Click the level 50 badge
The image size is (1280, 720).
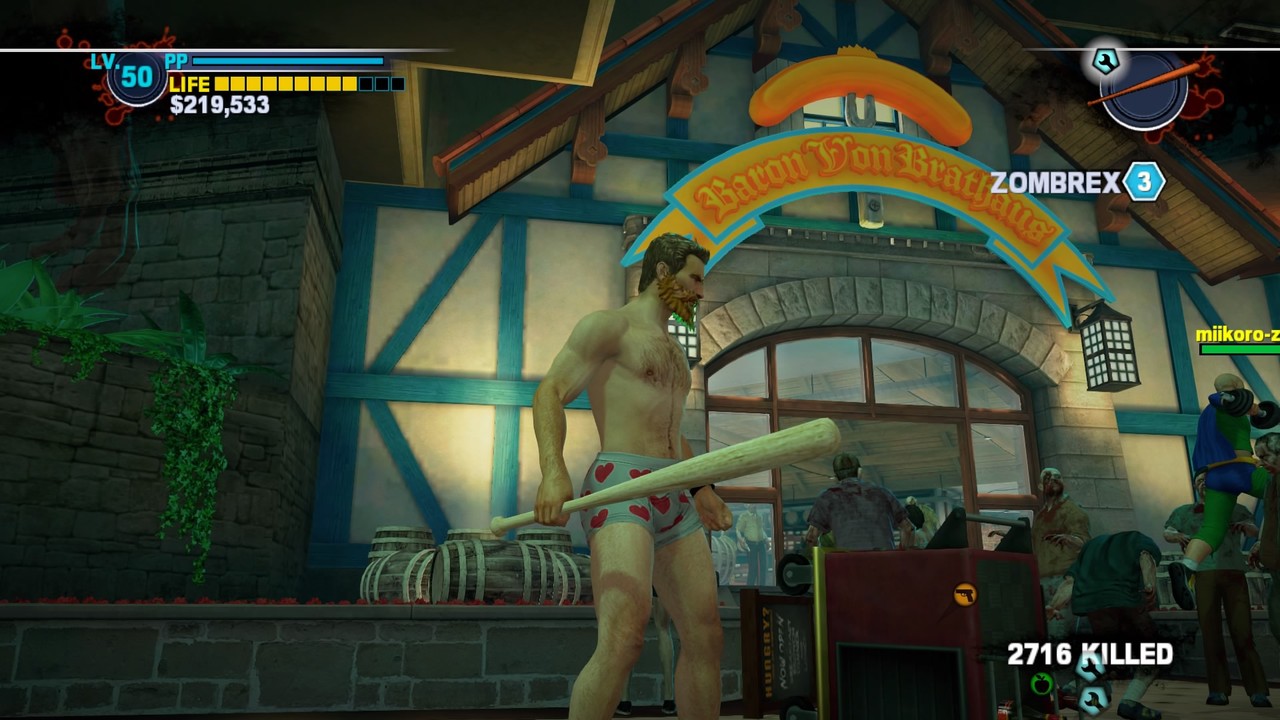coord(136,76)
